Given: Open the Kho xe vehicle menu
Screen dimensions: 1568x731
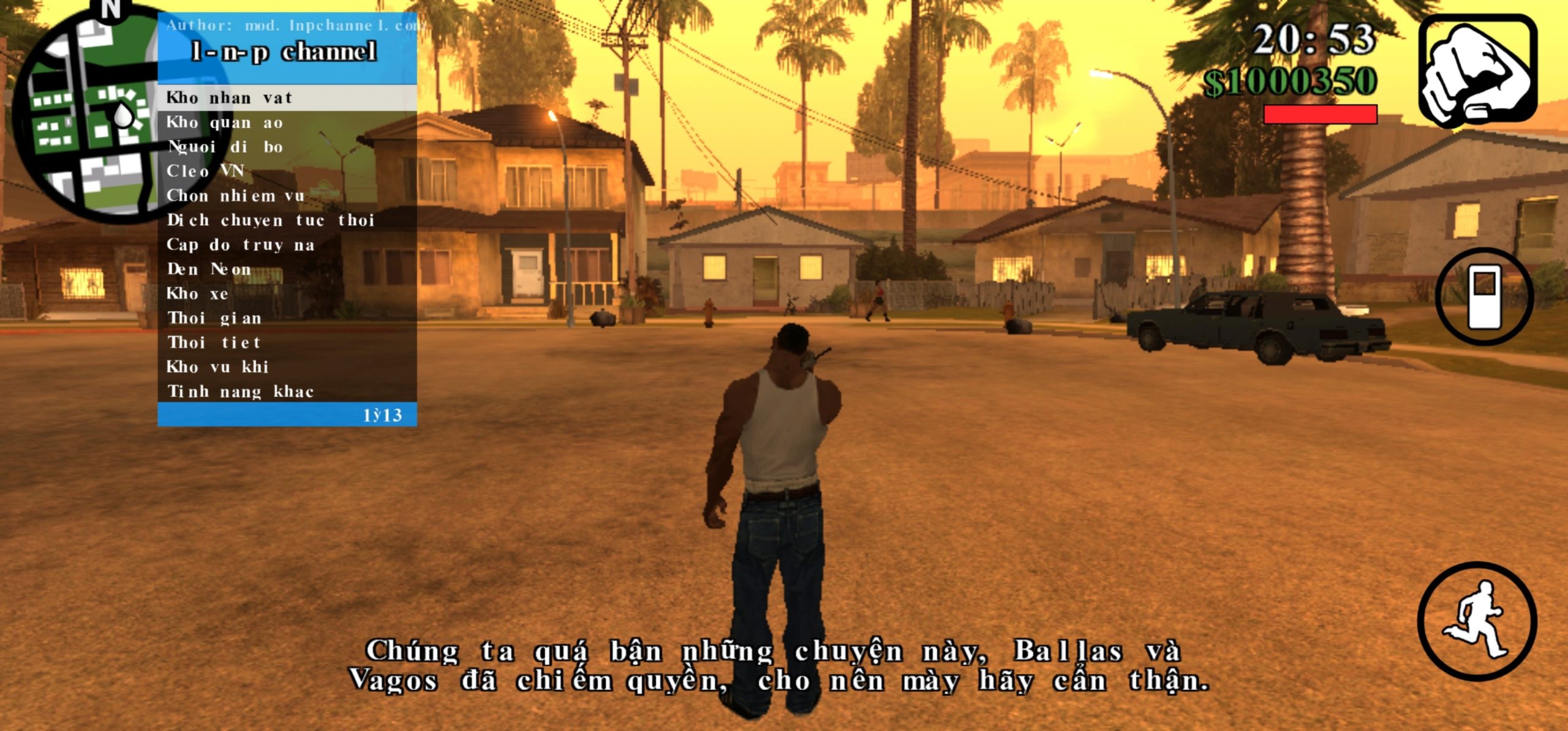Looking at the screenshot, I should (x=287, y=294).
